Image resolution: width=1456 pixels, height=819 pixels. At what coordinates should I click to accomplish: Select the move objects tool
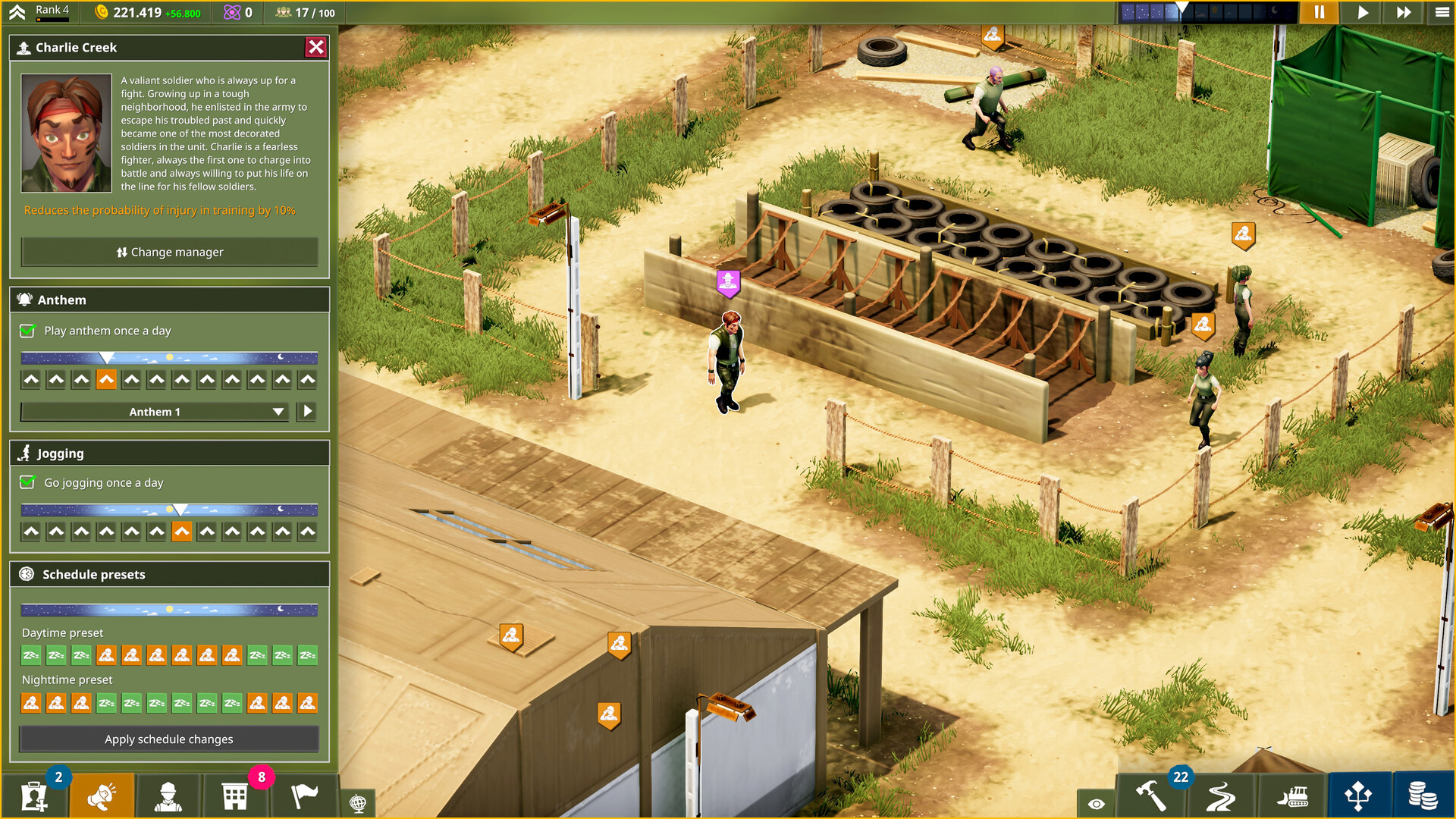click(x=1357, y=797)
